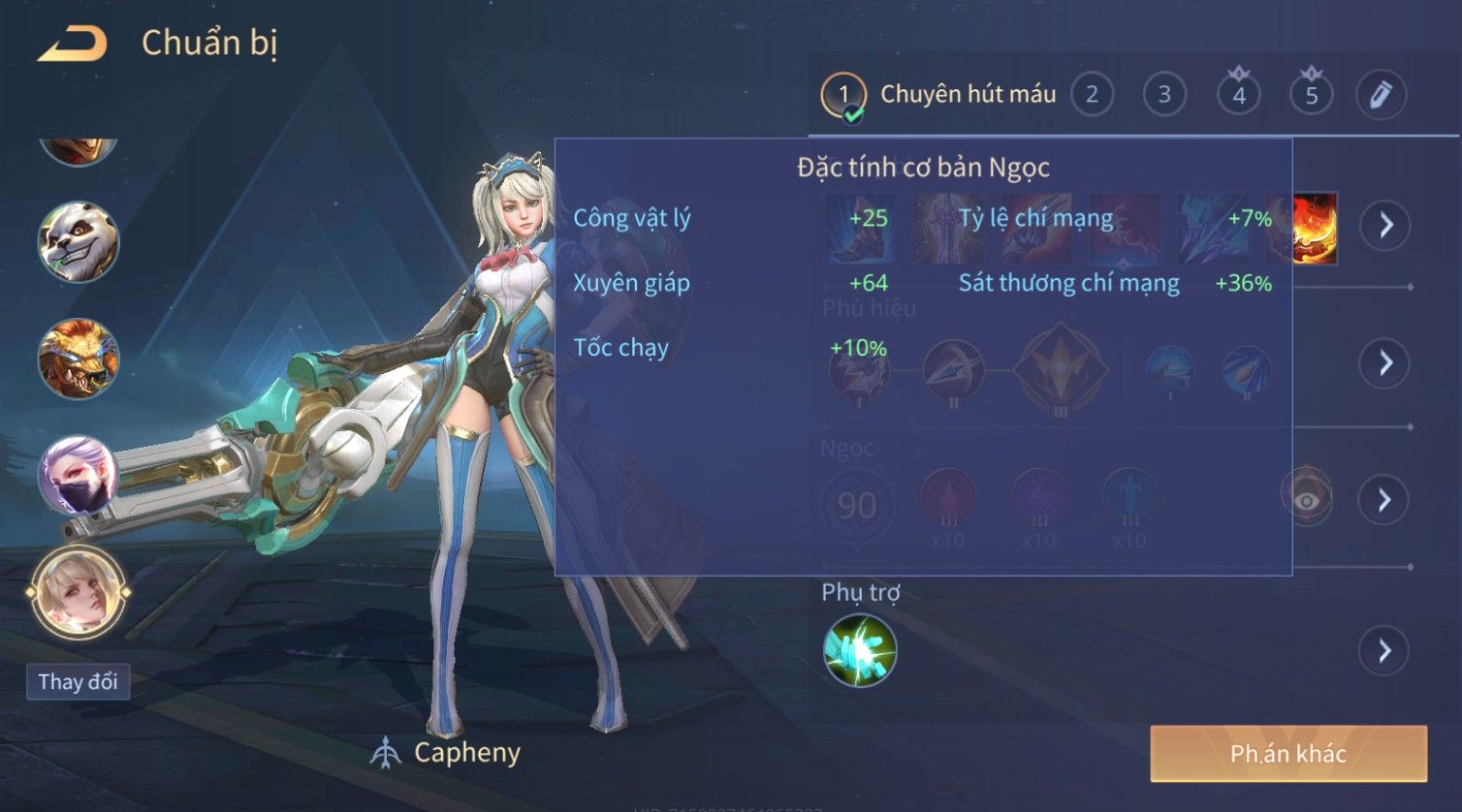This screenshot has width=1462, height=812.
Task: Choose the lion beast hero portrait
Action: click(x=78, y=359)
